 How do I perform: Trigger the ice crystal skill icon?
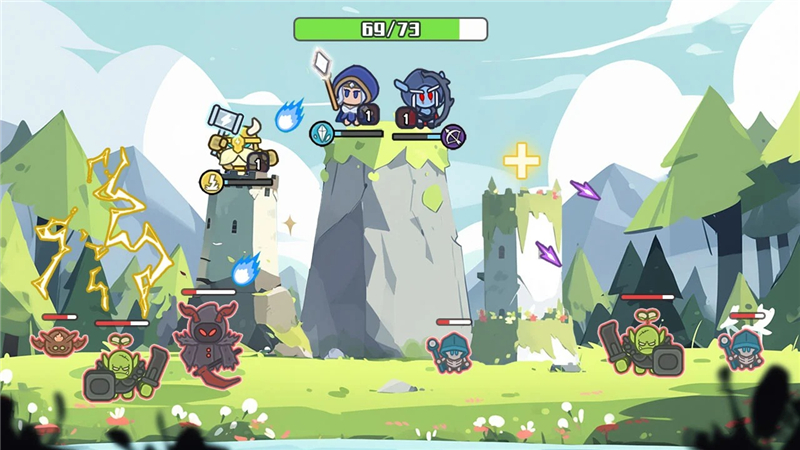pyautogui.click(x=321, y=133)
